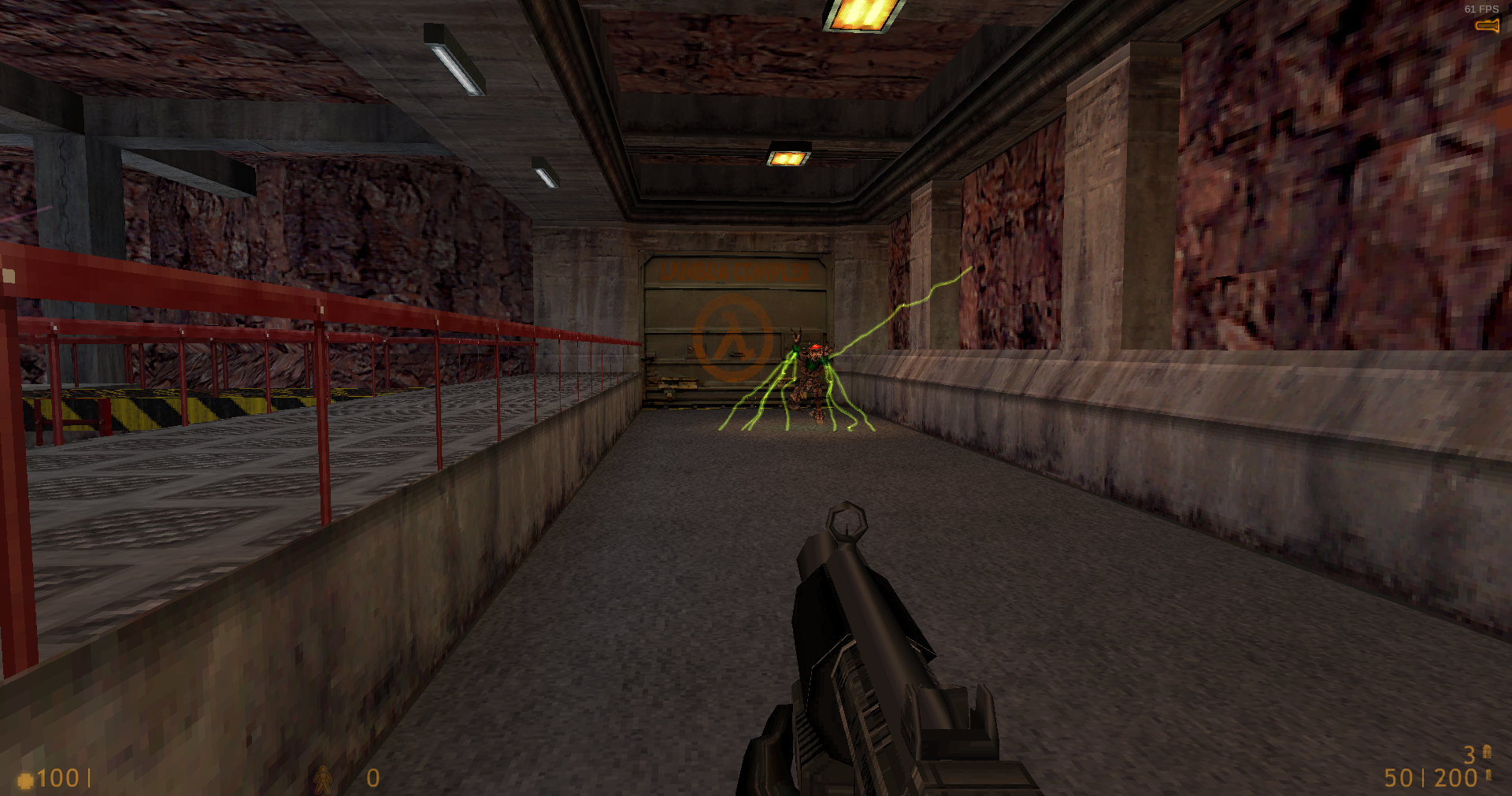Click the rifle cartridge icon beside the 200 reserve

coord(1488,775)
